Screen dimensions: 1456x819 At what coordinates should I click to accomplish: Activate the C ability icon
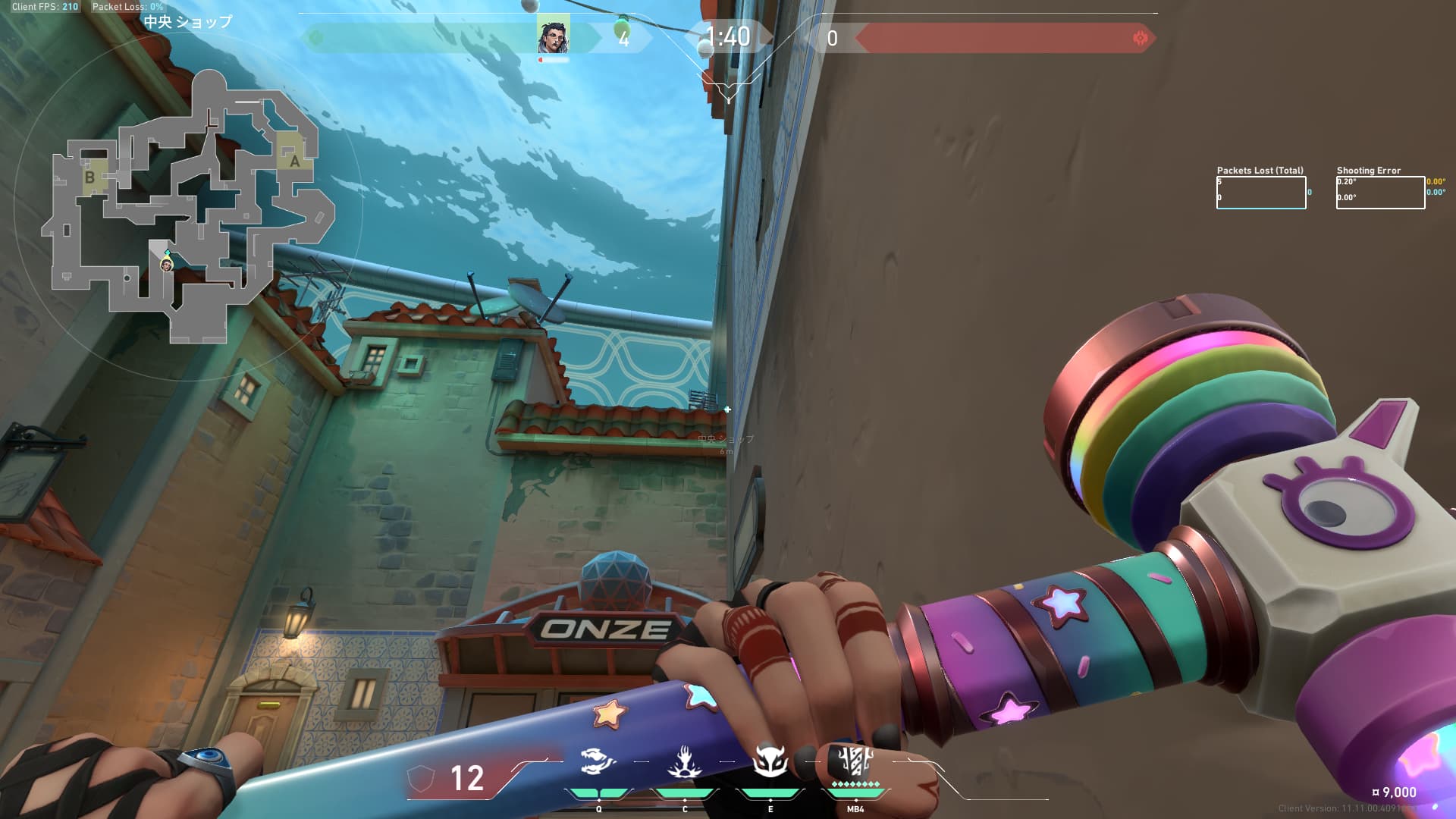[x=684, y=762]
